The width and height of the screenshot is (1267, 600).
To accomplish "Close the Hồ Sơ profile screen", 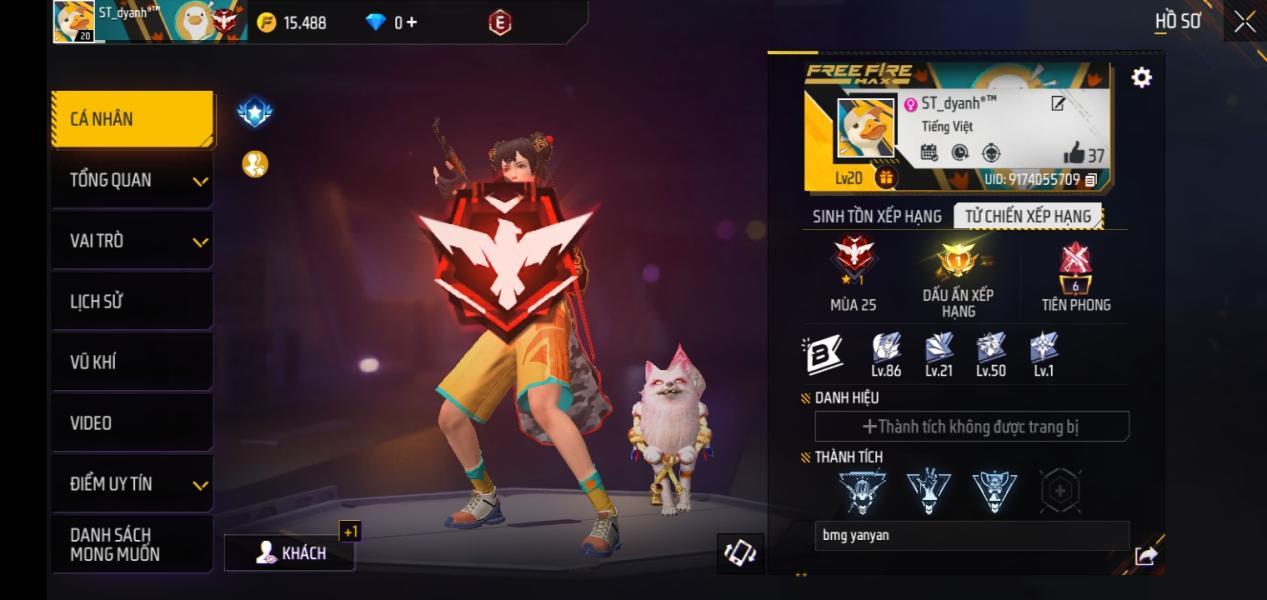I will click(1244, 22).
